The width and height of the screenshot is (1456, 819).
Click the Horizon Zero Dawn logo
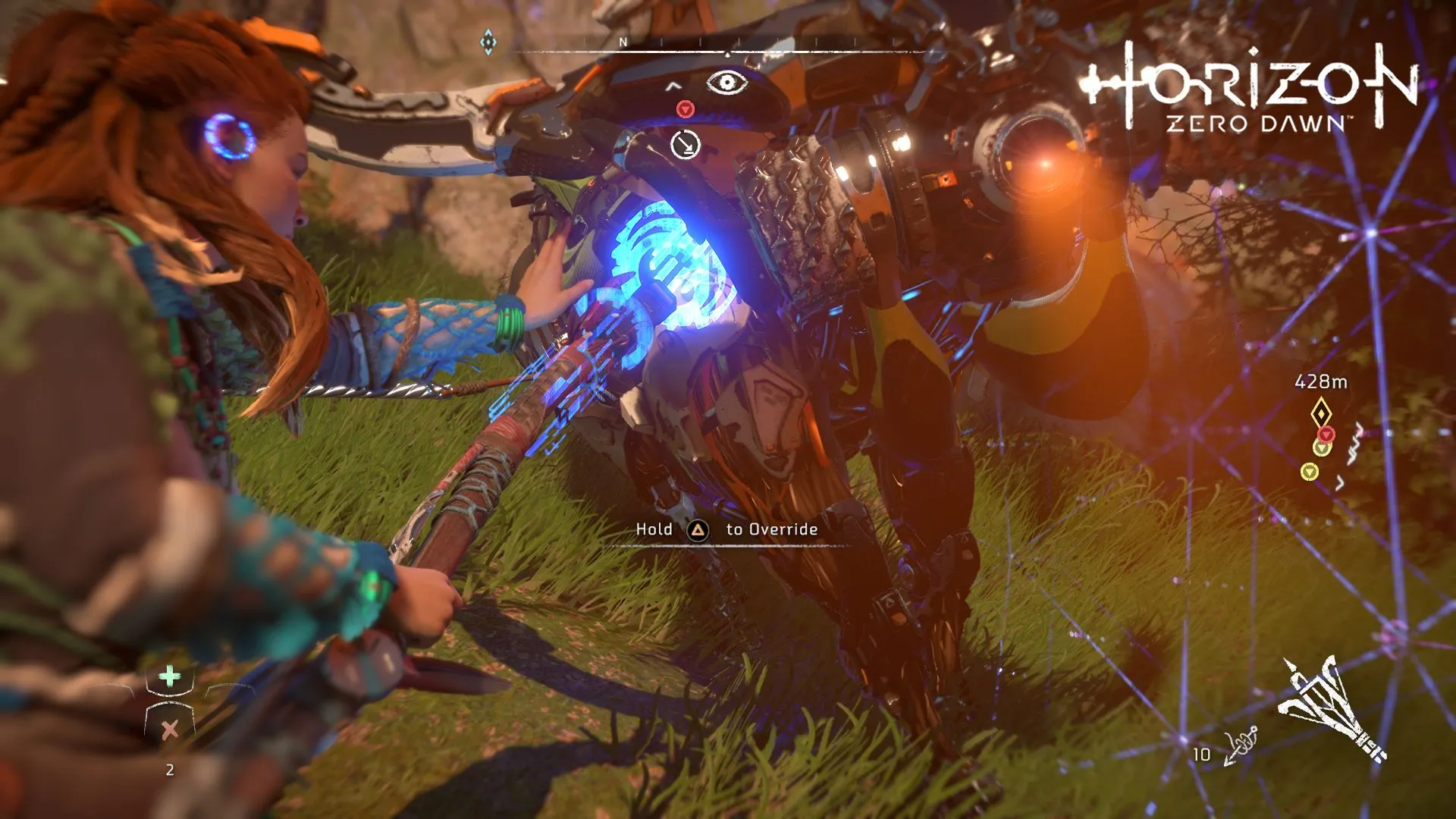click(x=1250, y=89)
